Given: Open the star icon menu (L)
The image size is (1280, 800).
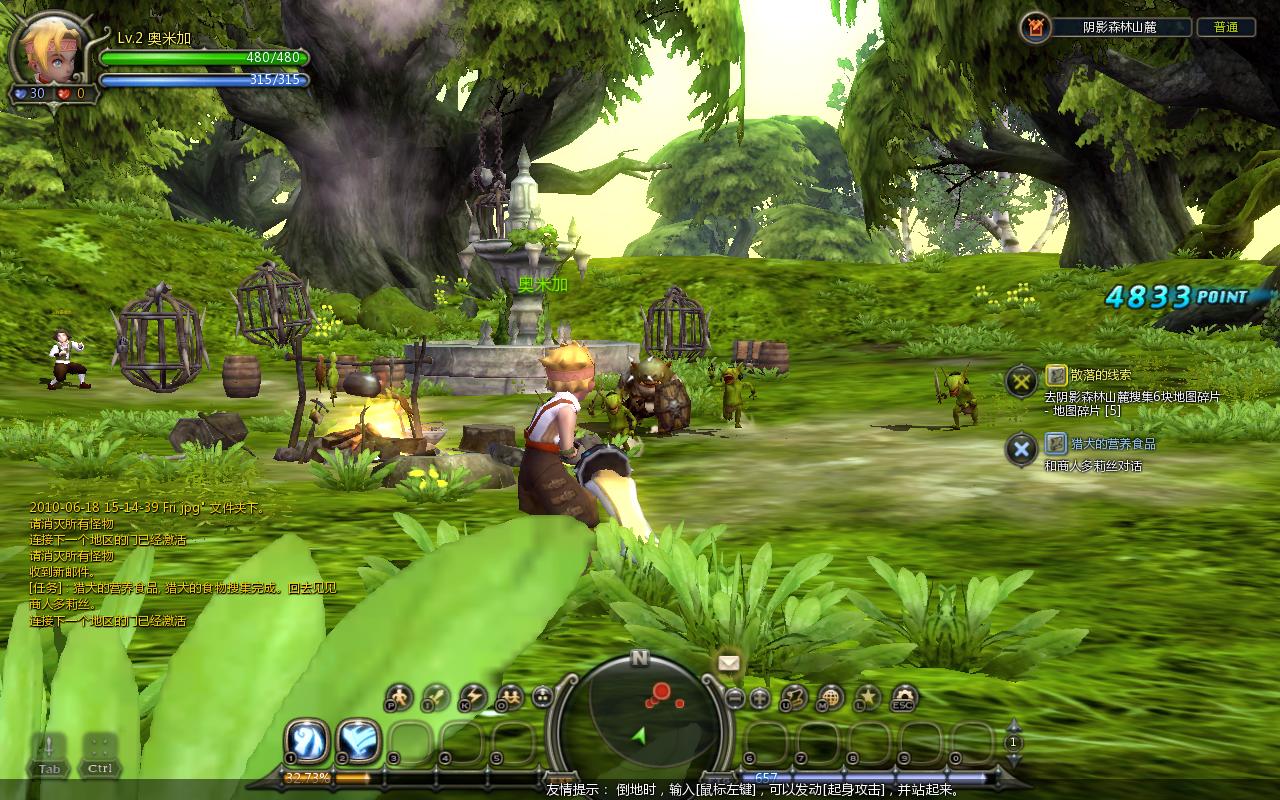Looking at the screenshot, I should 867,696.
